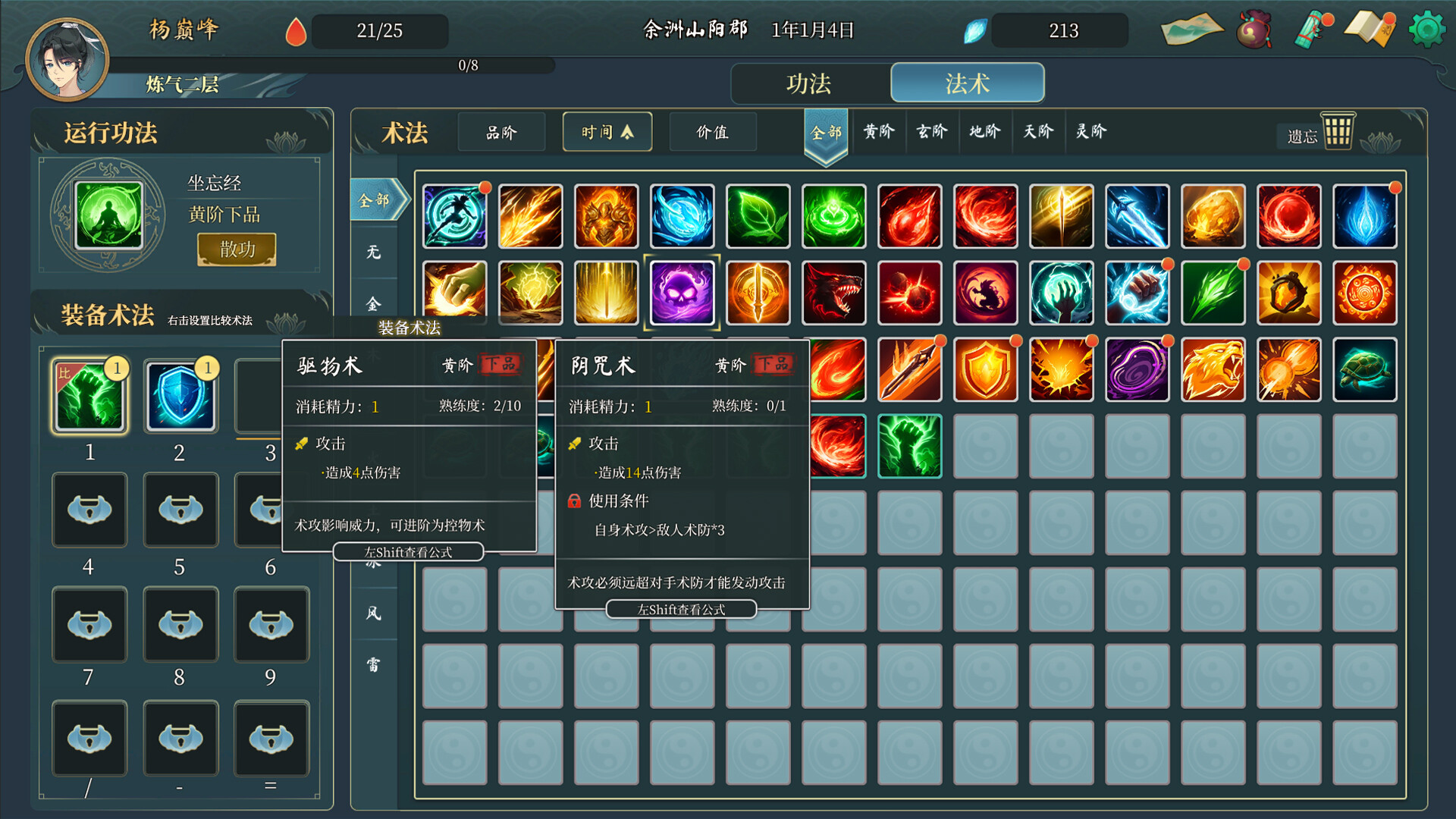Viewport: 1456px width, 819px height.
Task: Select the blue shield spell in equip slot 2
Action: pos(180,395)
